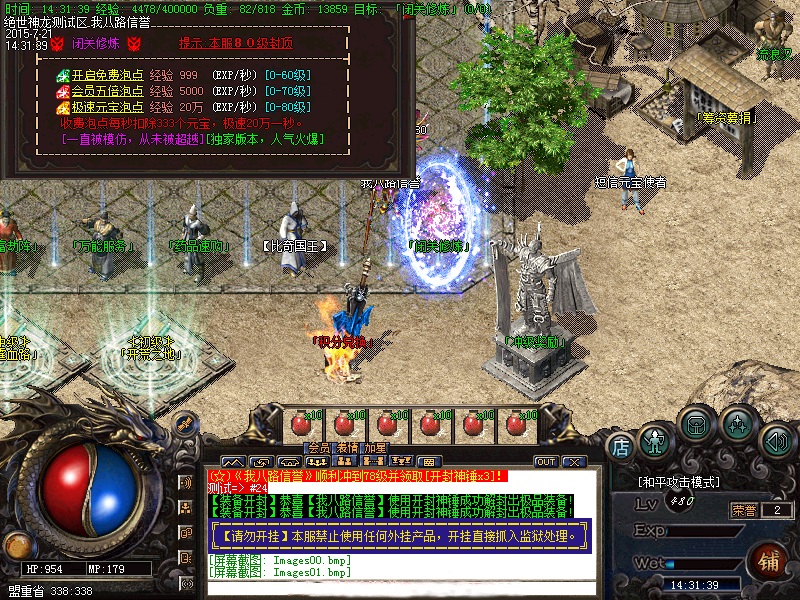Open the skills sparkle icon
This screenshot has width=800, height=600.
click(738, 424)
